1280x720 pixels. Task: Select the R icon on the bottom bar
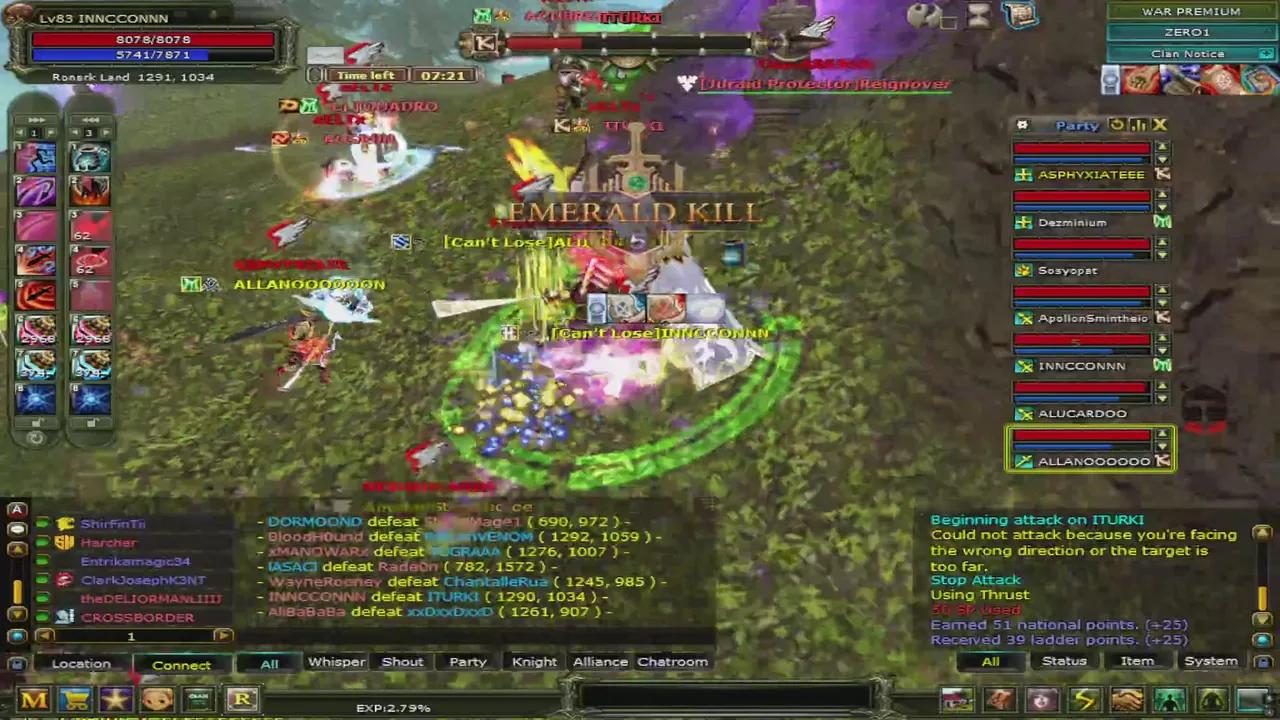(x=243, y=700)
